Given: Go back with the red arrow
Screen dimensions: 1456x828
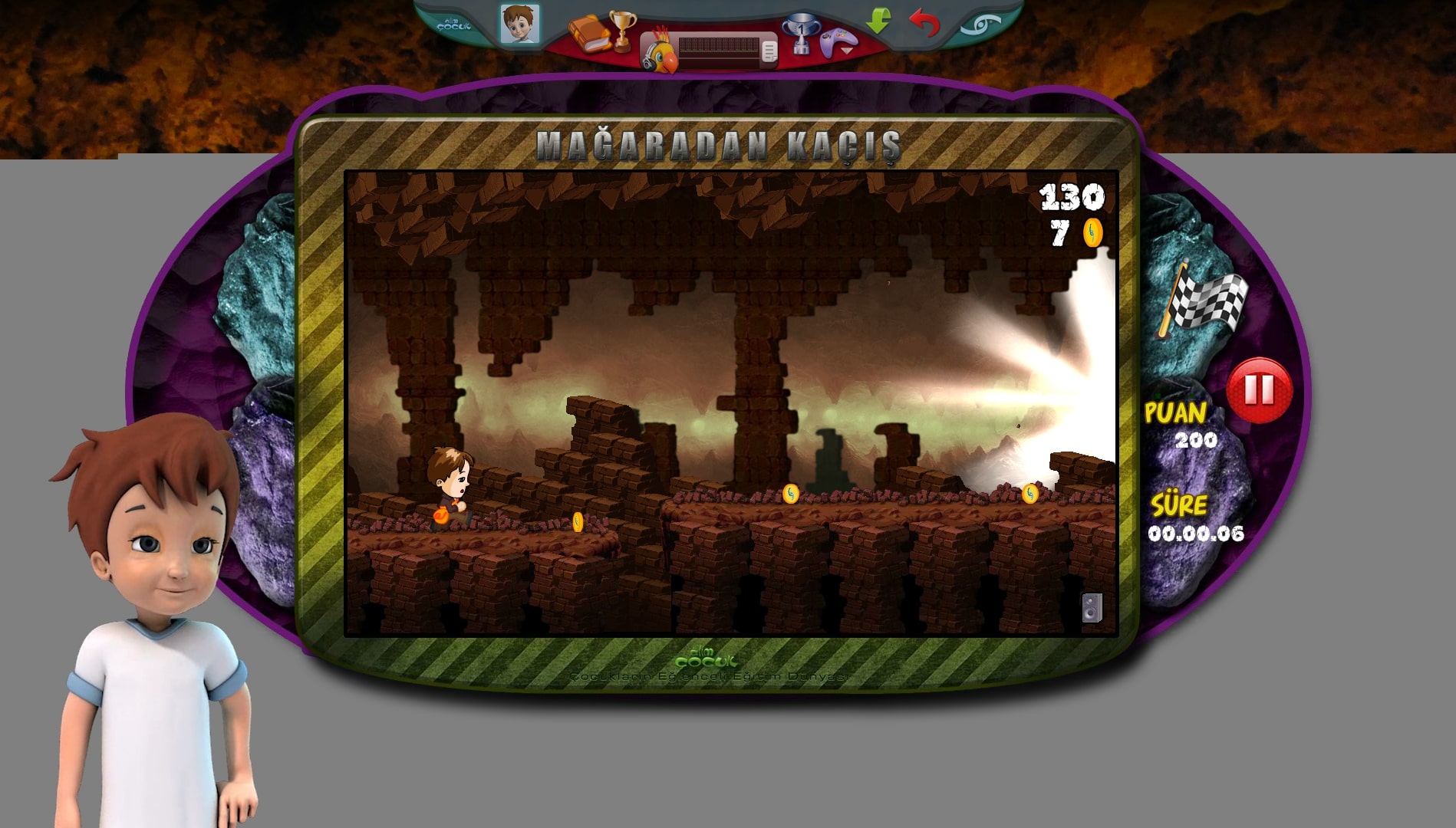Looking at the screenshot, I should (924, 22).
